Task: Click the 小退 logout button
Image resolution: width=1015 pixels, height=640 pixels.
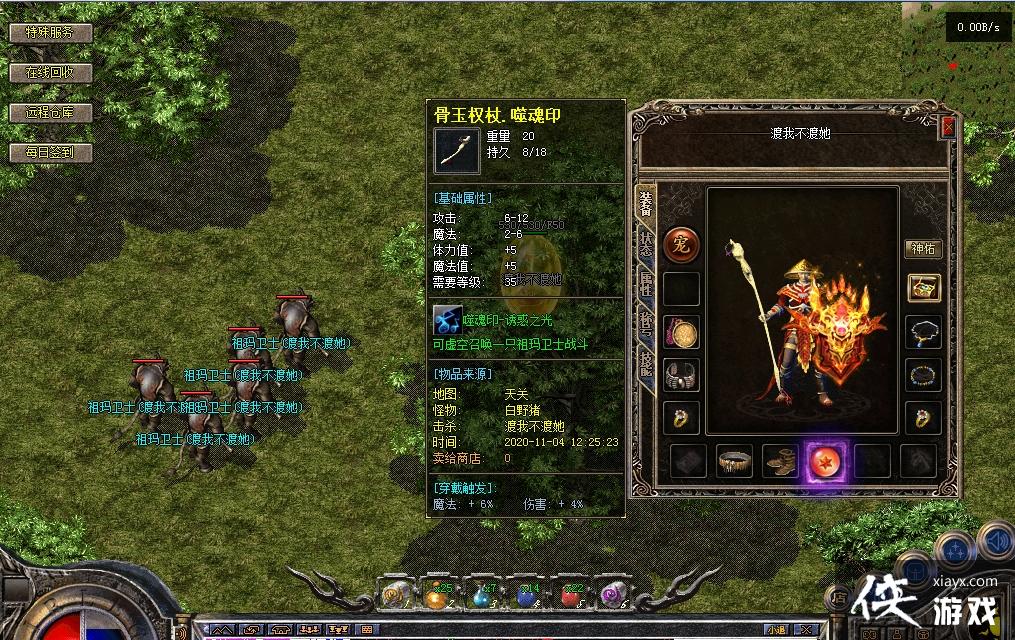Action: [776, 630]
